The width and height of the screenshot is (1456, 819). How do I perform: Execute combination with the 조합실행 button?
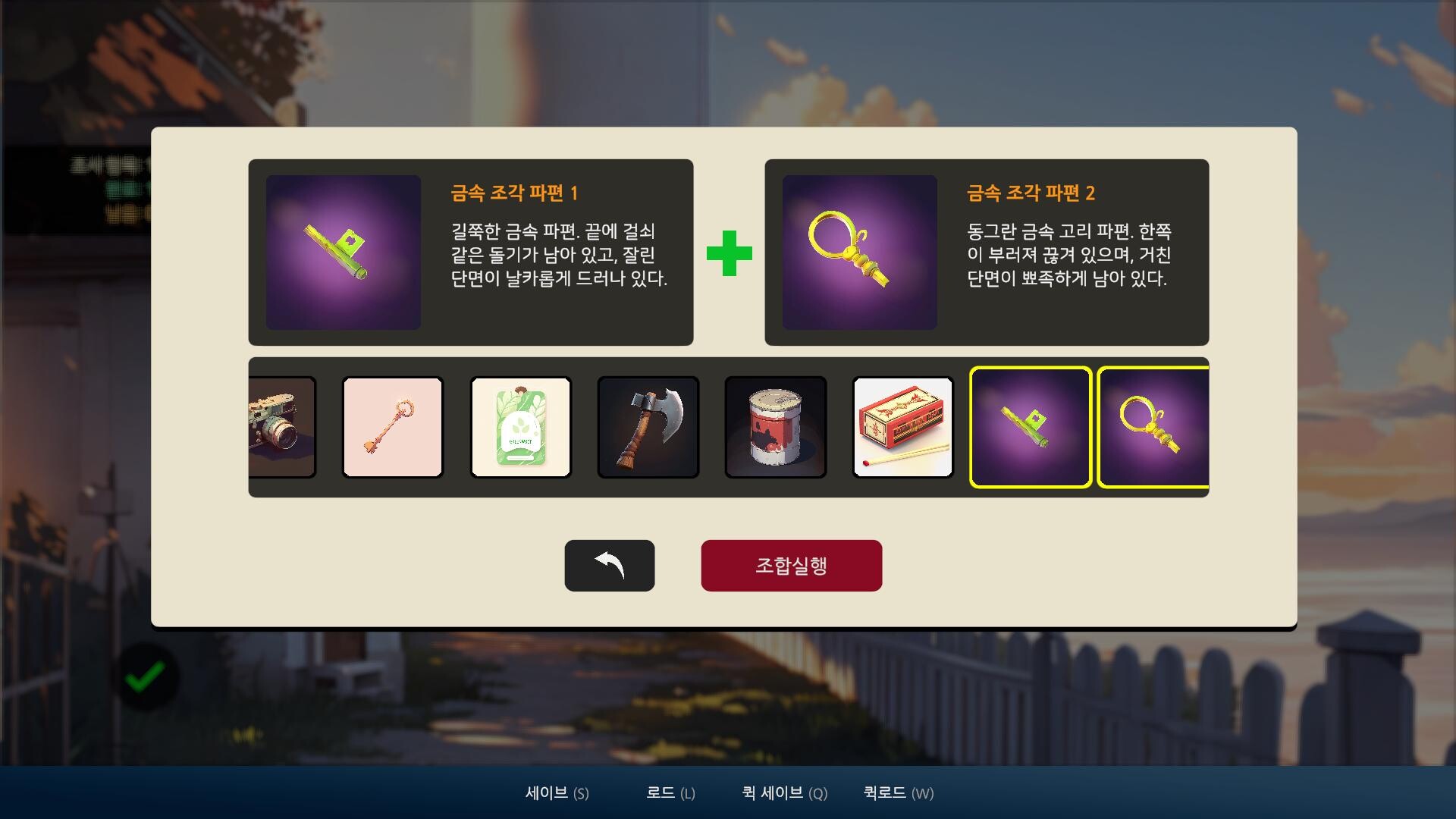pyautogui.click(x=792, y=565)
